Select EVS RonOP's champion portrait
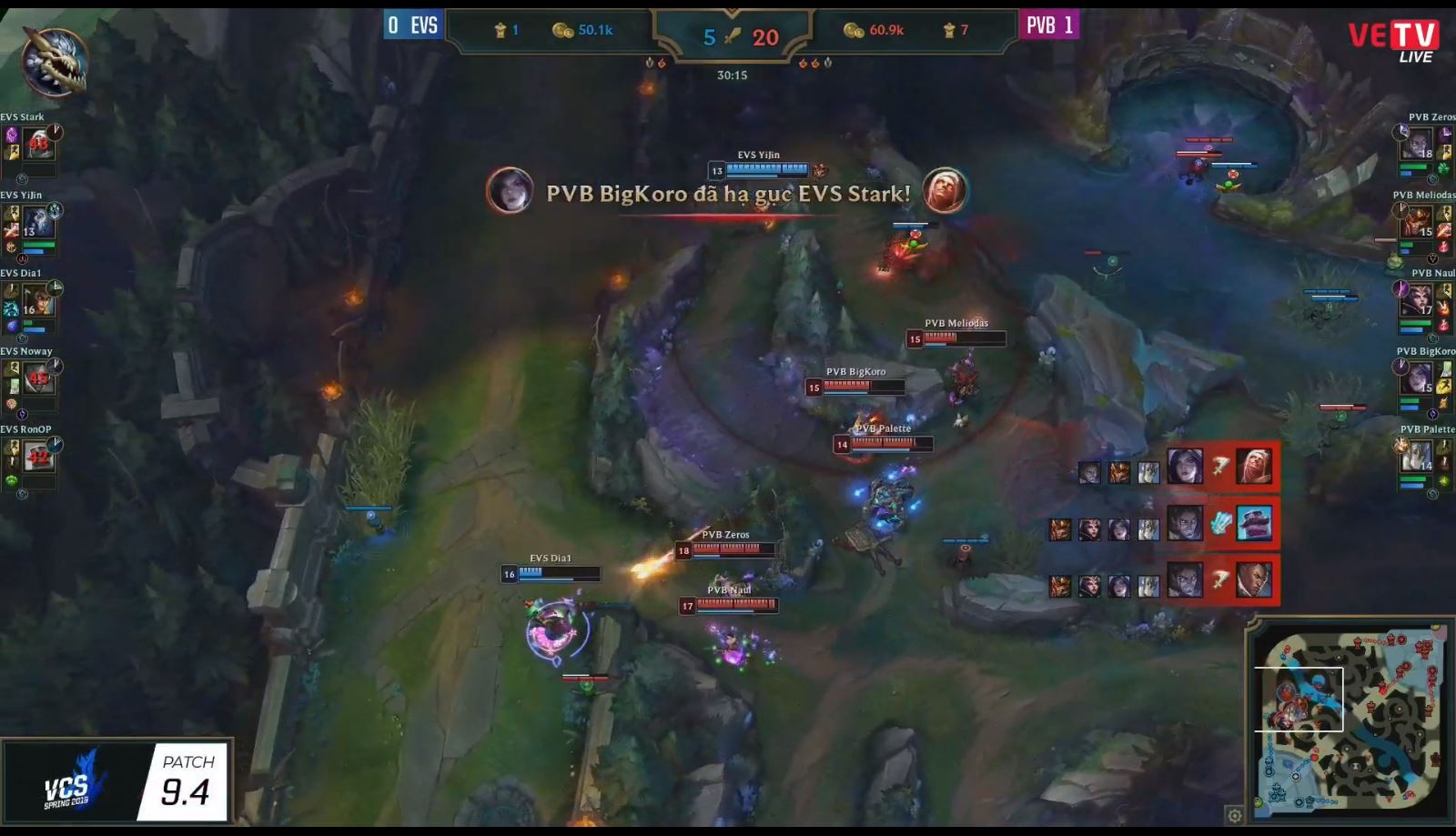 38,455
